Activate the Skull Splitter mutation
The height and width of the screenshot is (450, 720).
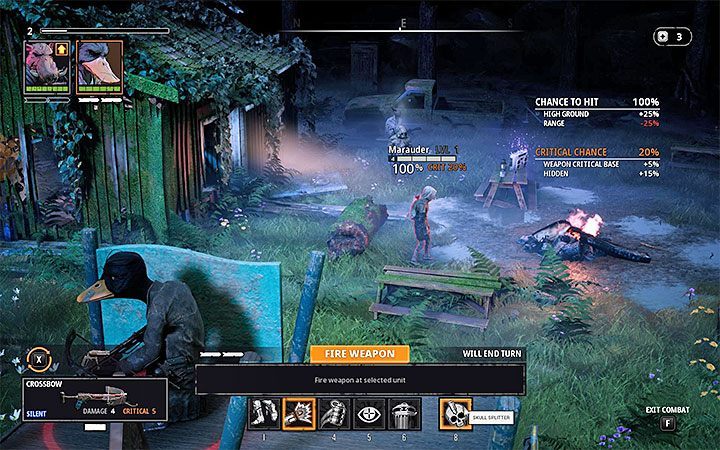pos(455,412)
